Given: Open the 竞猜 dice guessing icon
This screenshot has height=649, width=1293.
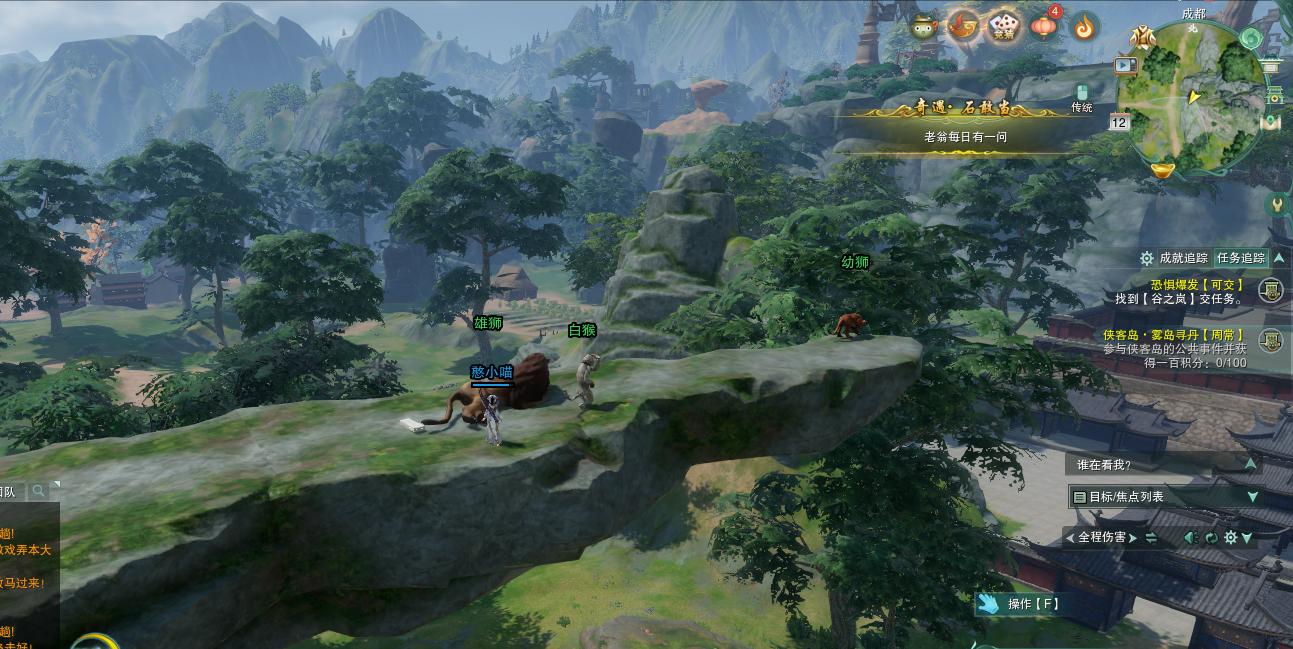Looking at the screenshot, I should (1004, 27).
